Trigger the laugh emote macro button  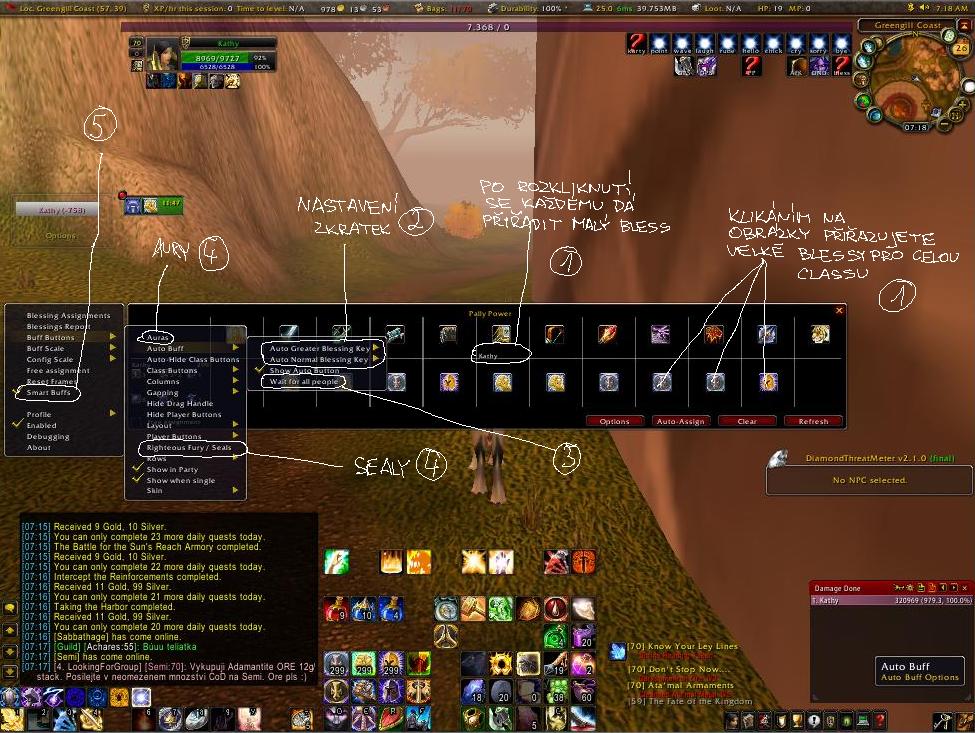(705, 44)
